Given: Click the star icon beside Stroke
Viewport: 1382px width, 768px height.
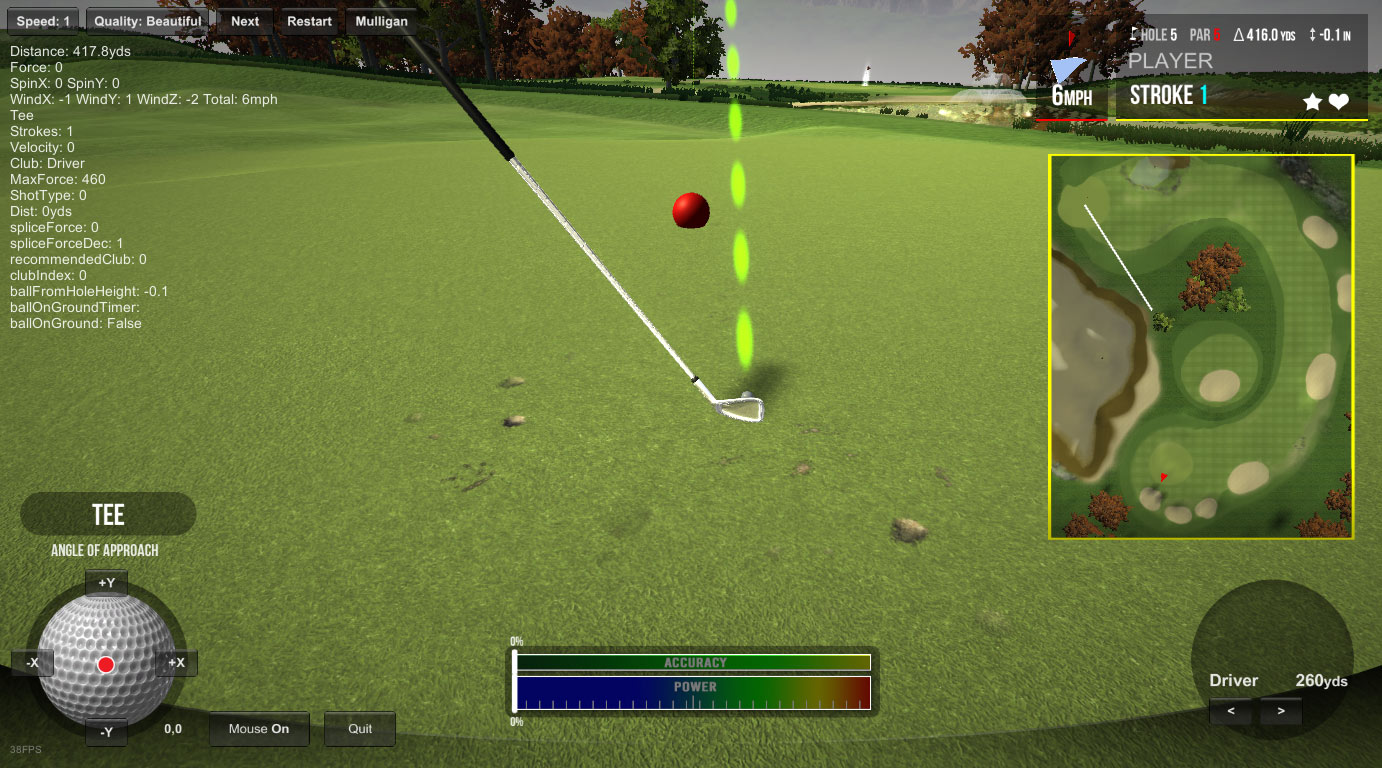Looking at the screenshot, I should click(1313, 101).
